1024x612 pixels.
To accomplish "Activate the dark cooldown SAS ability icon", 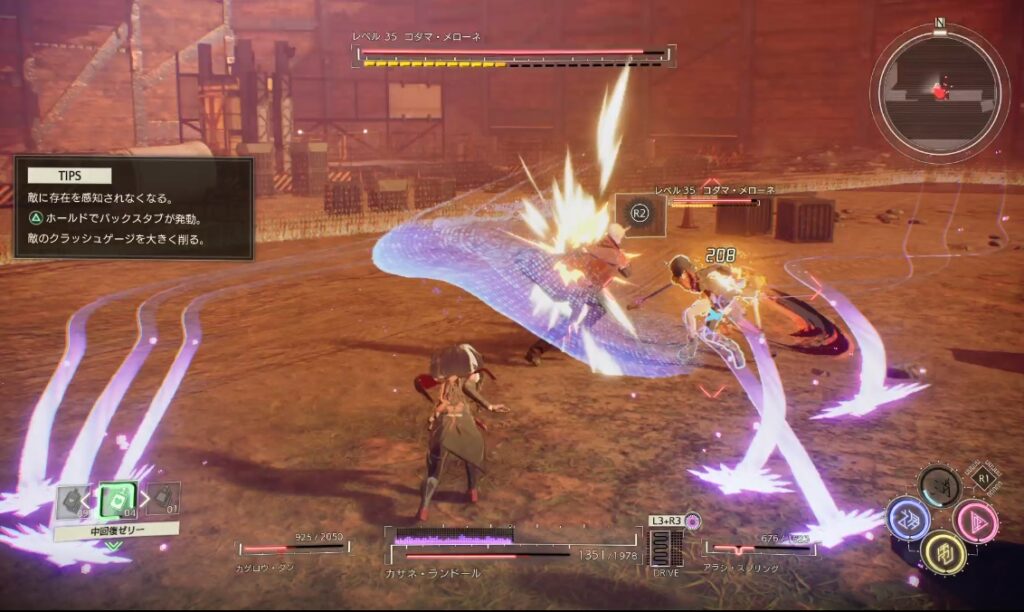I will (940, 487).
